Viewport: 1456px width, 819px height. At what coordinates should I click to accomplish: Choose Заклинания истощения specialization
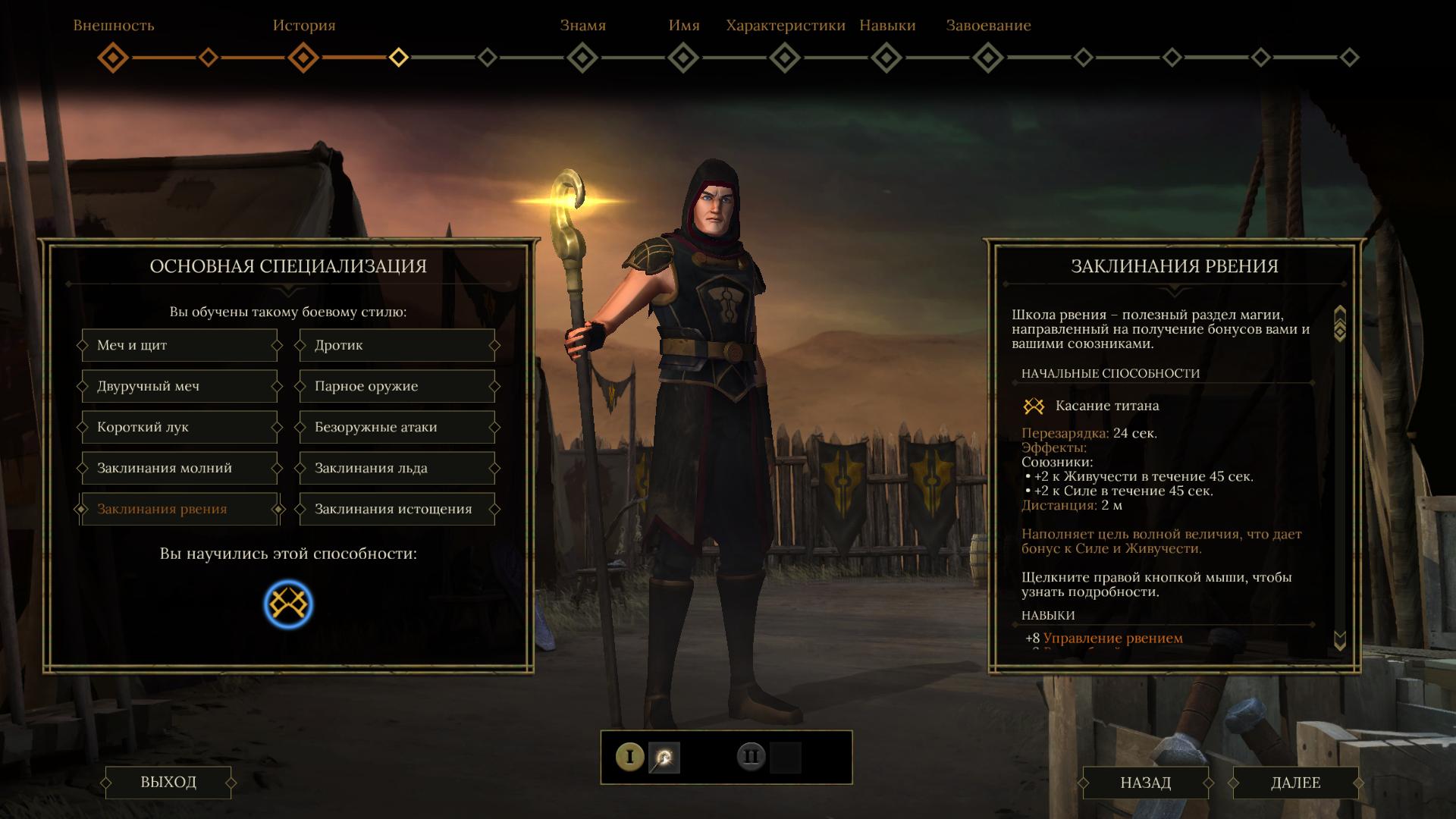[397, 510]
